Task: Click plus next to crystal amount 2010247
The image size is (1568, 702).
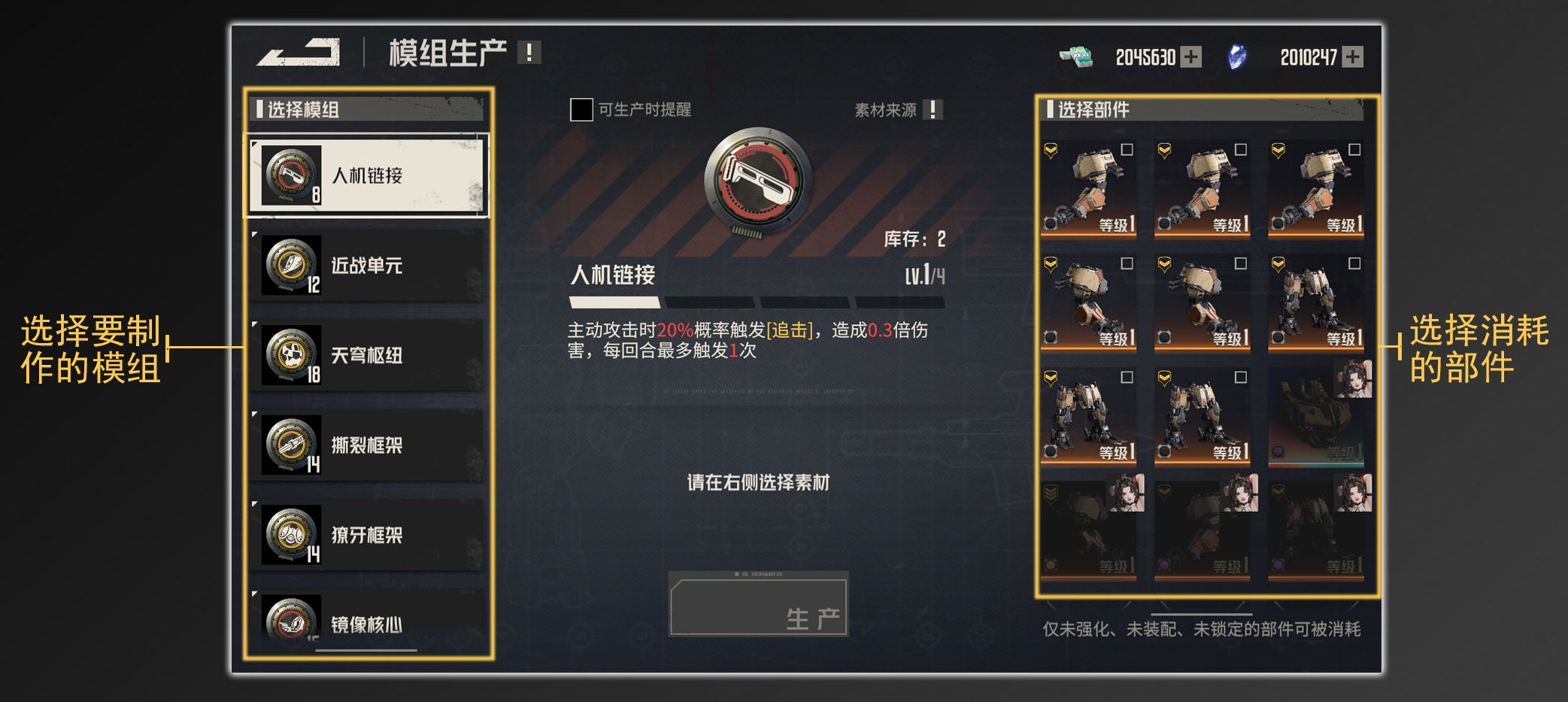Action: pyautogui.click(x=1354, y=56)
